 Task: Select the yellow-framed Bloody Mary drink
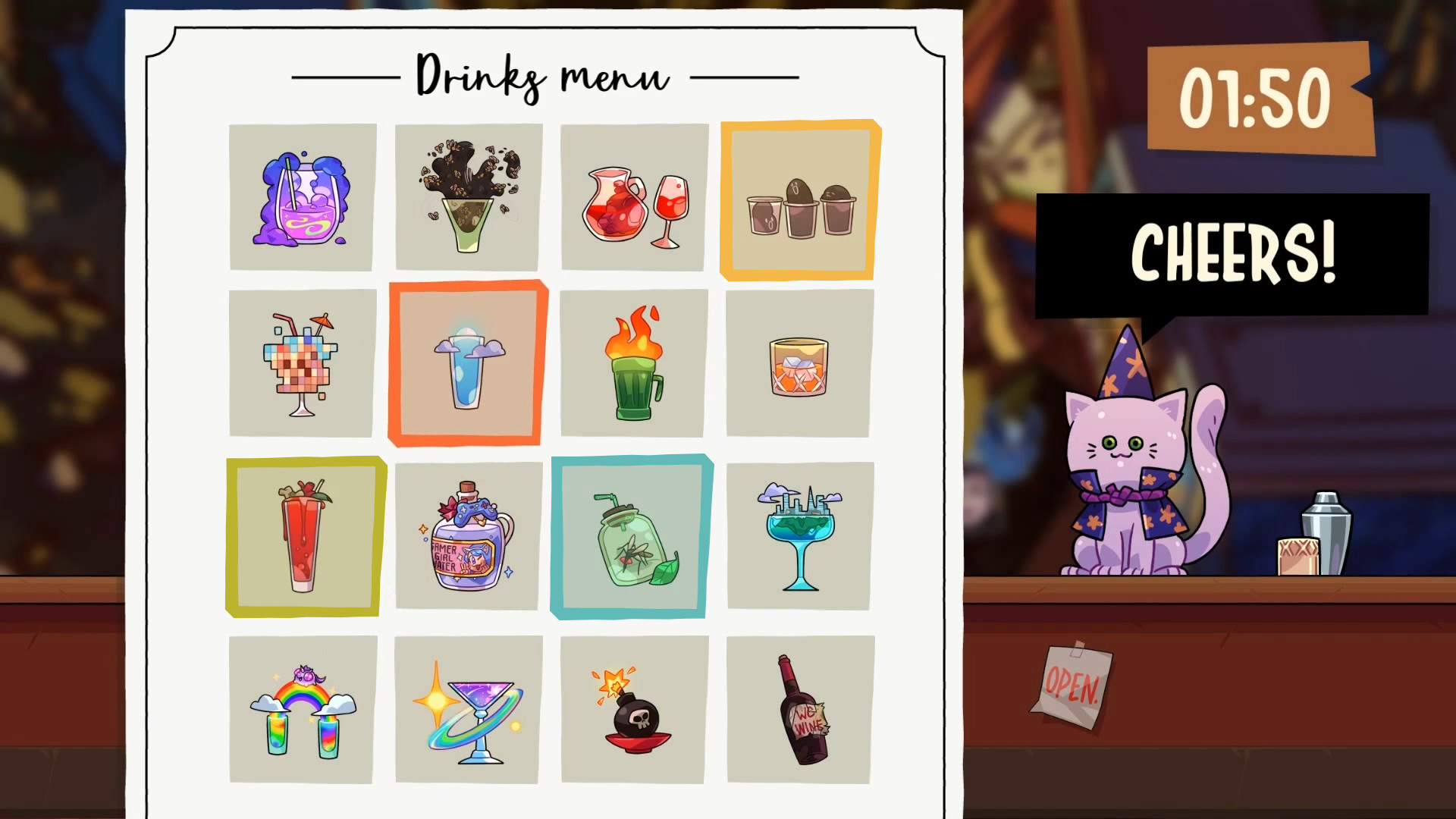pyautogui.click(x=303, y=537)
